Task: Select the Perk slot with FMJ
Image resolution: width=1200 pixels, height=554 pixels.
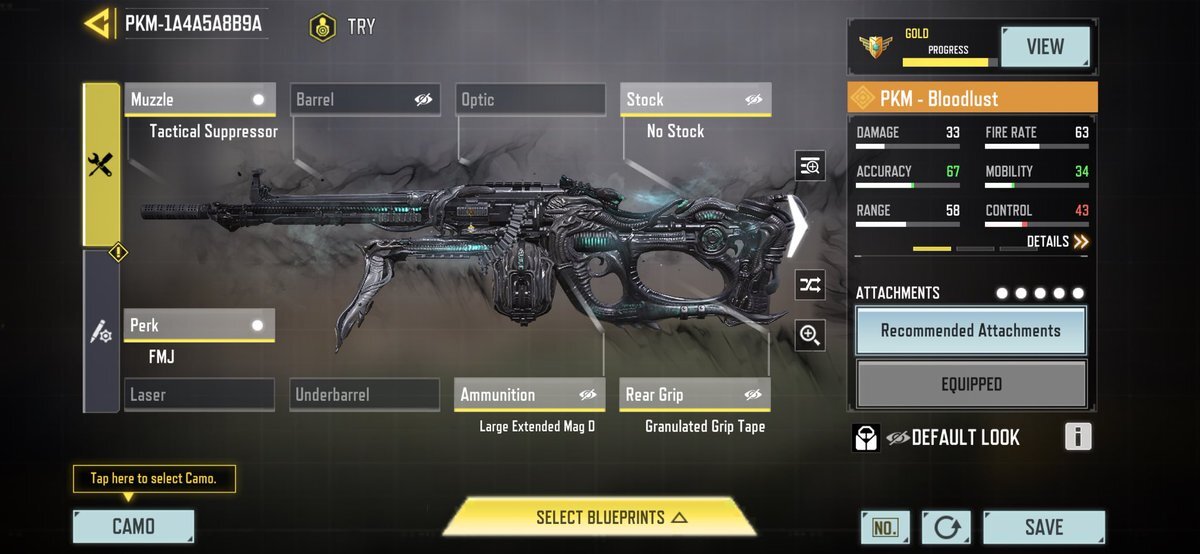Action: (x=200, y=326)
